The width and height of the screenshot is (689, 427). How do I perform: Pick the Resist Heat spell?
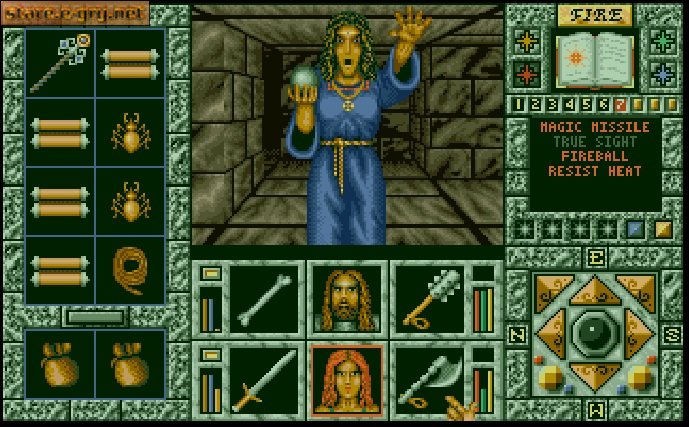pos(594,171)
